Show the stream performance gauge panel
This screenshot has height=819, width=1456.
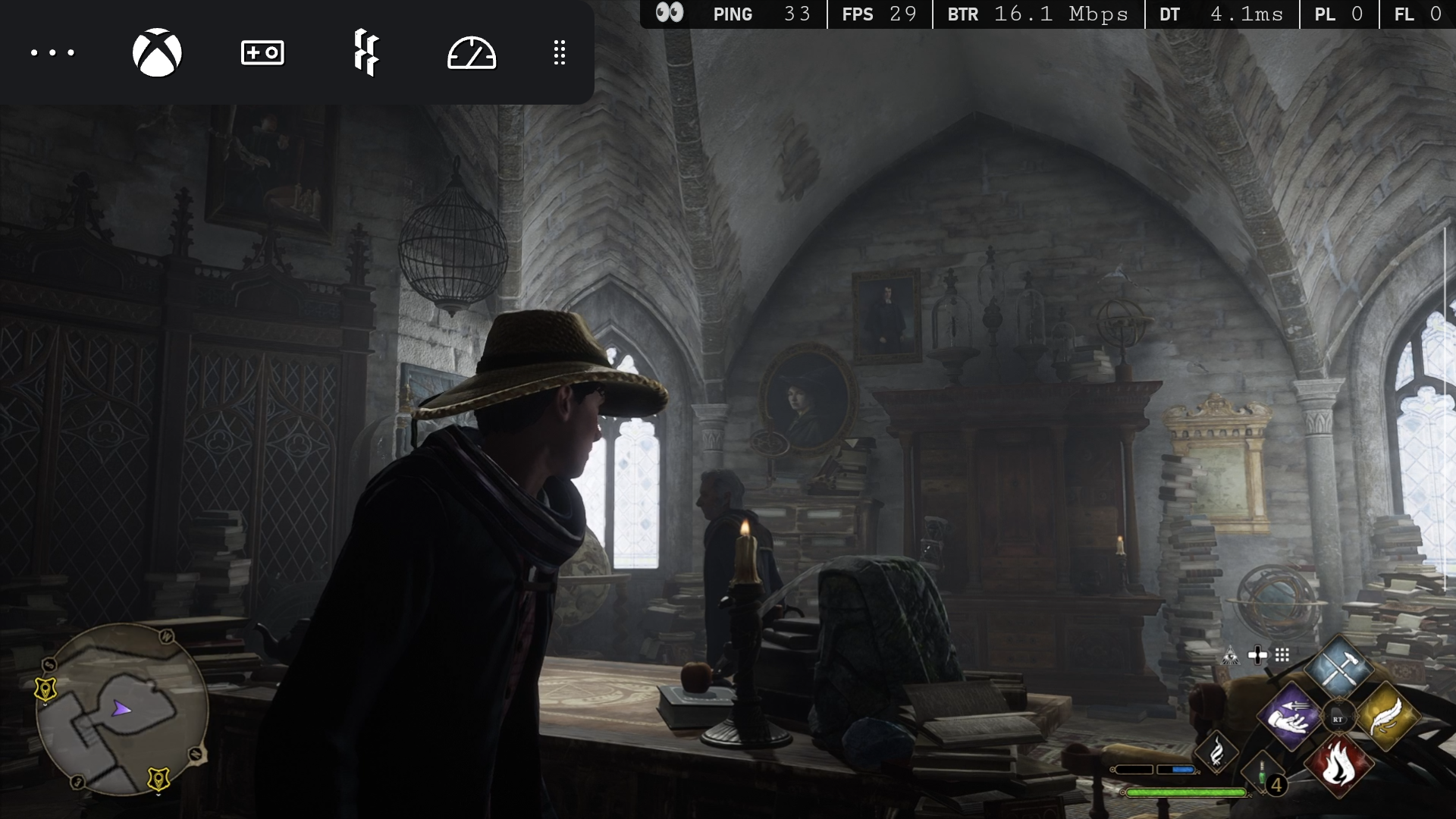pyautogui.click(x=471, y=53)
